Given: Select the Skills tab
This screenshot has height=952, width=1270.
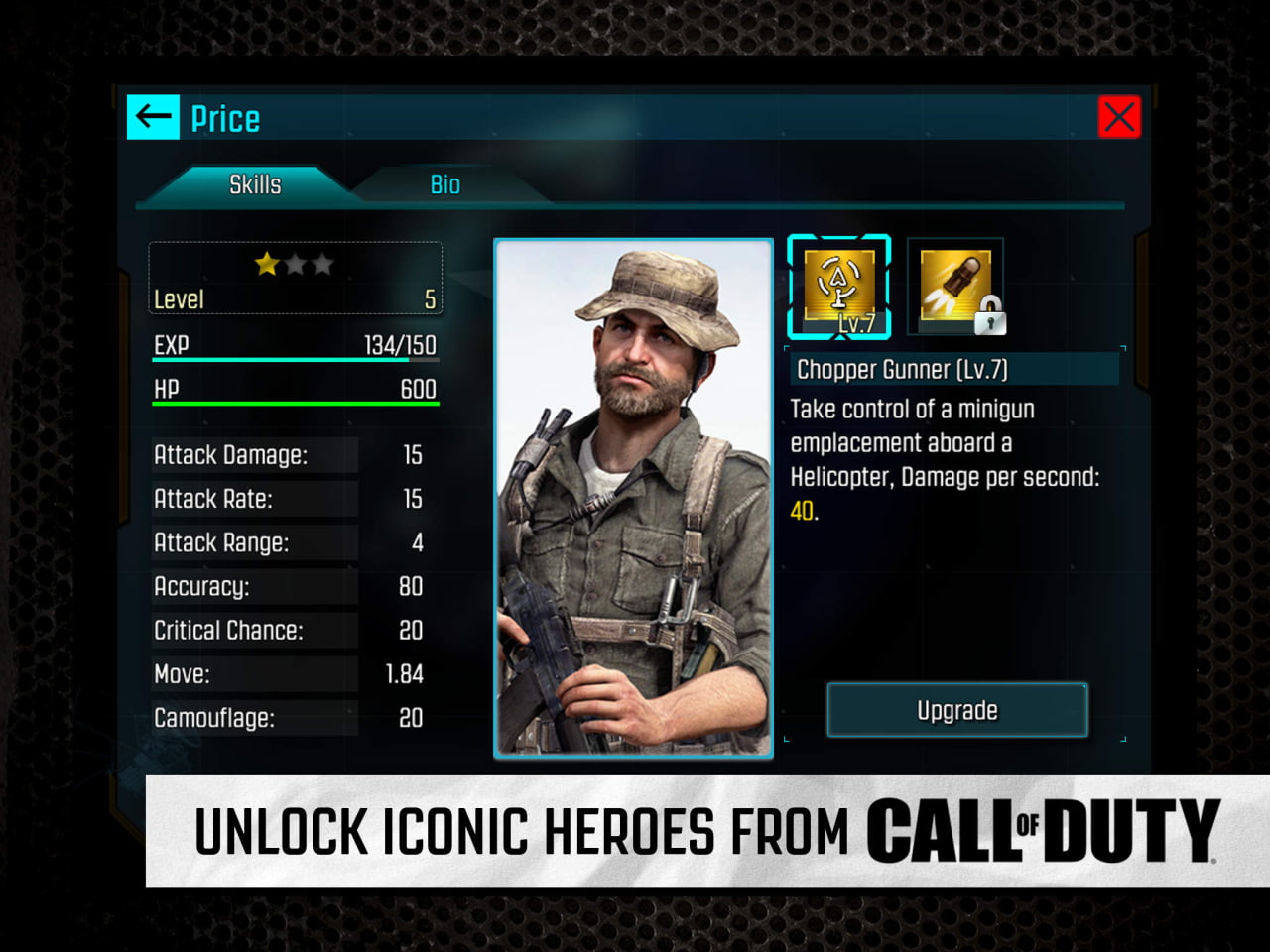Looking at the screenshot, I should coord(256,184).
